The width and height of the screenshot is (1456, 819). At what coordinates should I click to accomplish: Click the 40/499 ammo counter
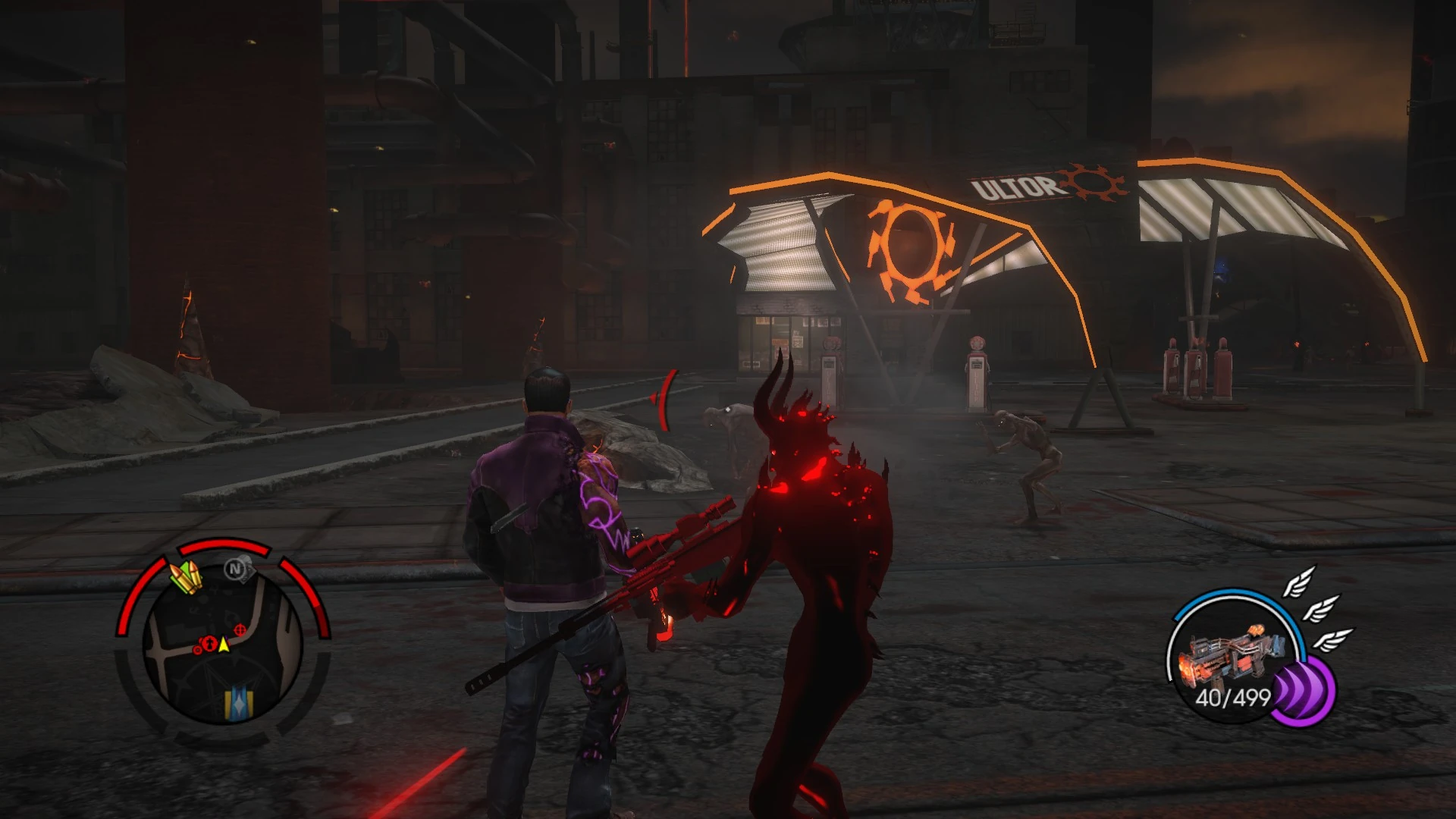1233,697
